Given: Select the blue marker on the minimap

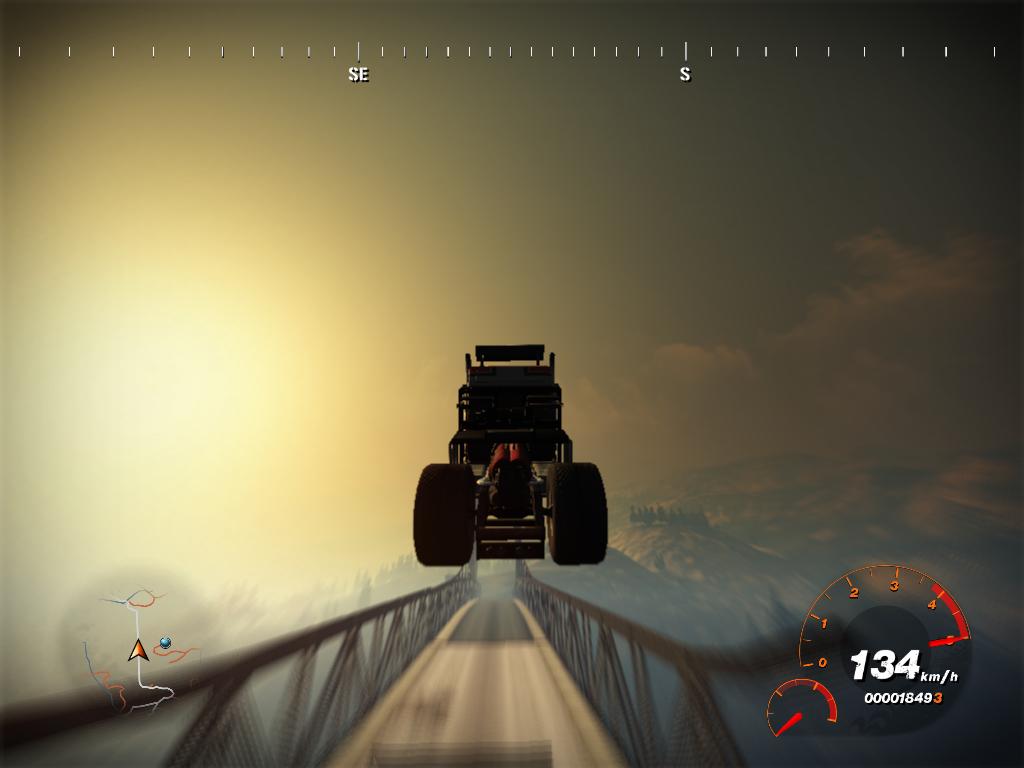Looking at the screenshot, I should point(165,642).
